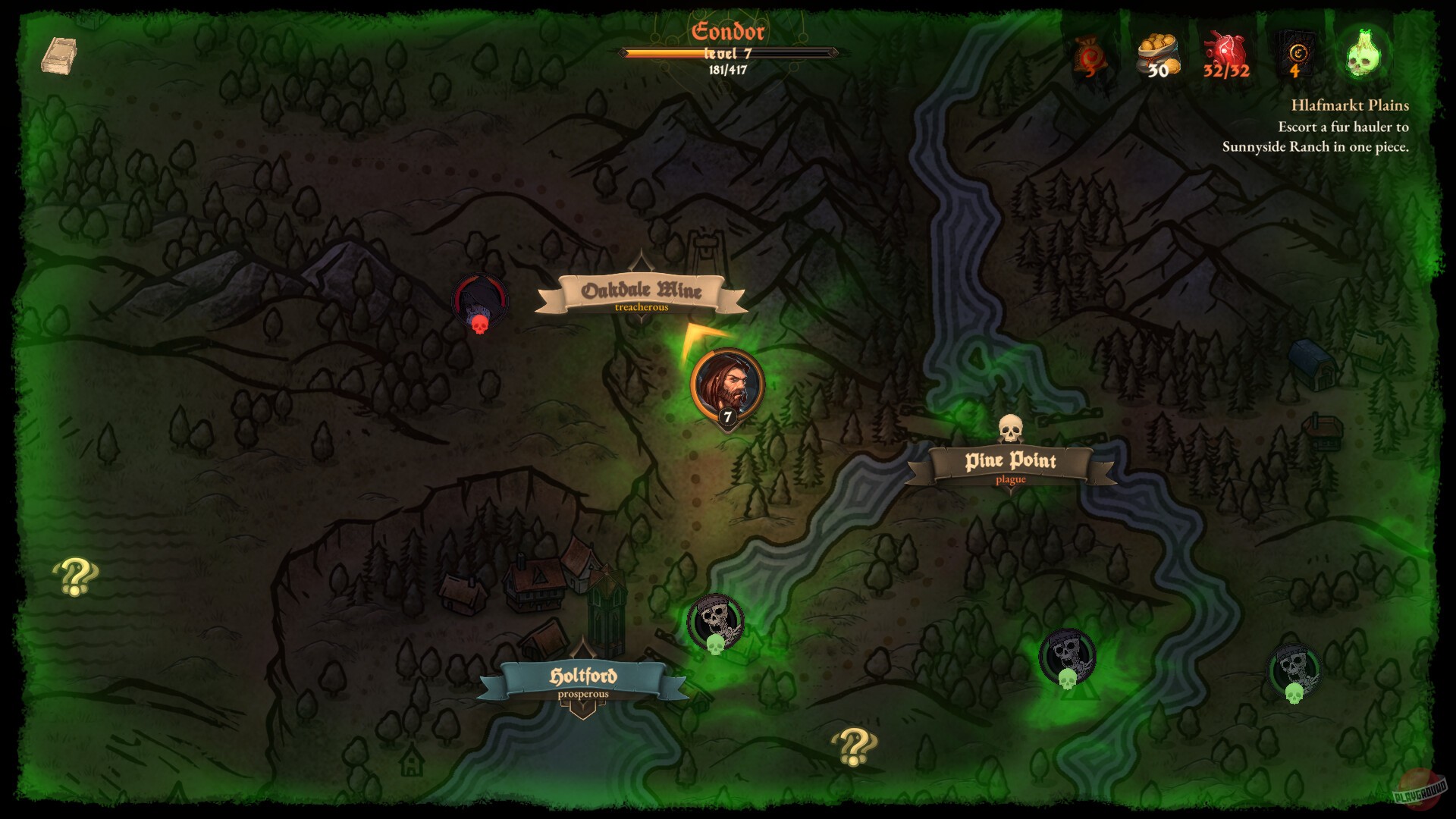This screenshot has height=819, width=1456.
Task: Select the glowing green skull quest icon
Action: [1364, 53]
